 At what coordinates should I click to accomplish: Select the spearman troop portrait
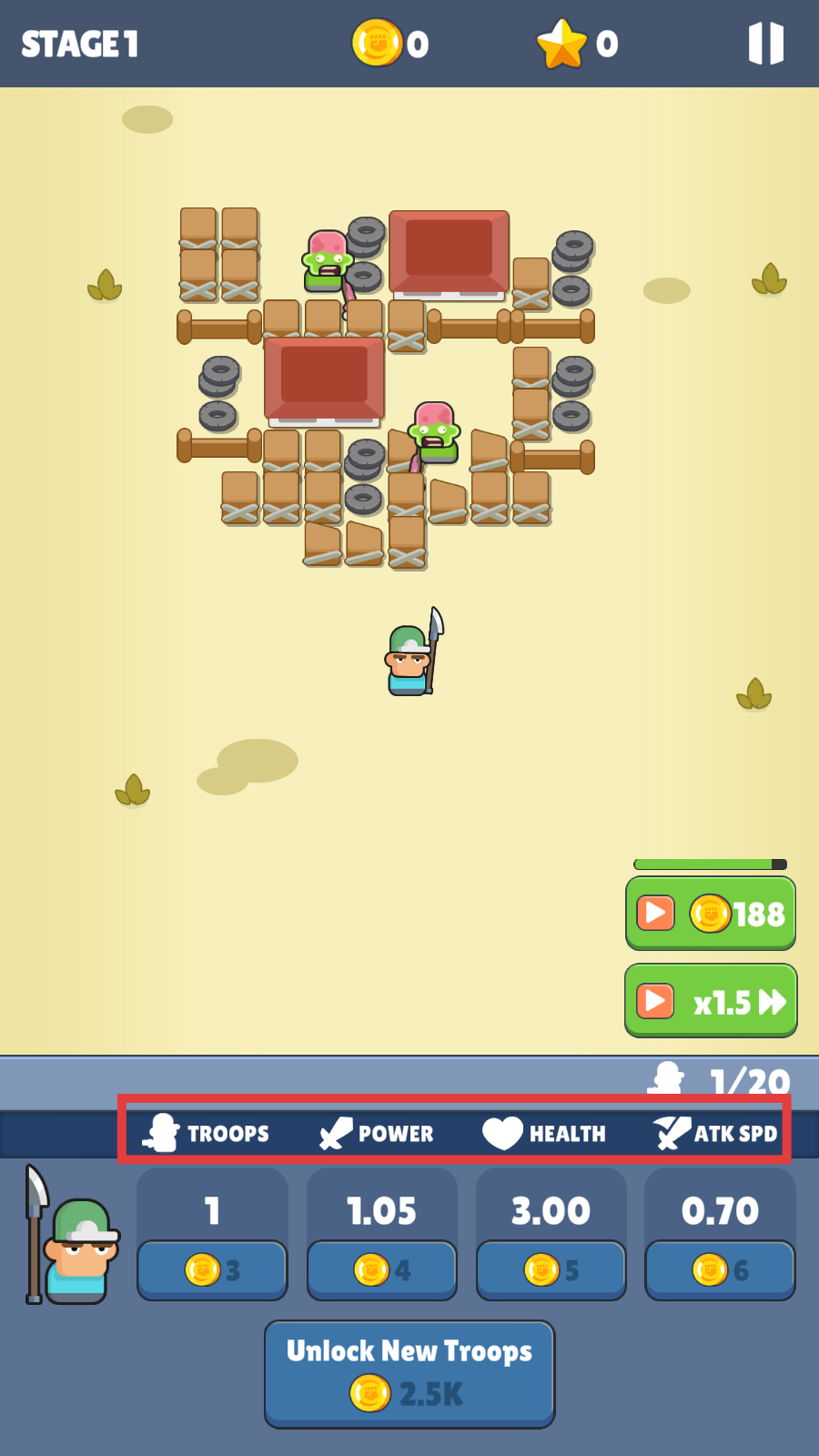pyautogui.click(x=71, y=1239)
